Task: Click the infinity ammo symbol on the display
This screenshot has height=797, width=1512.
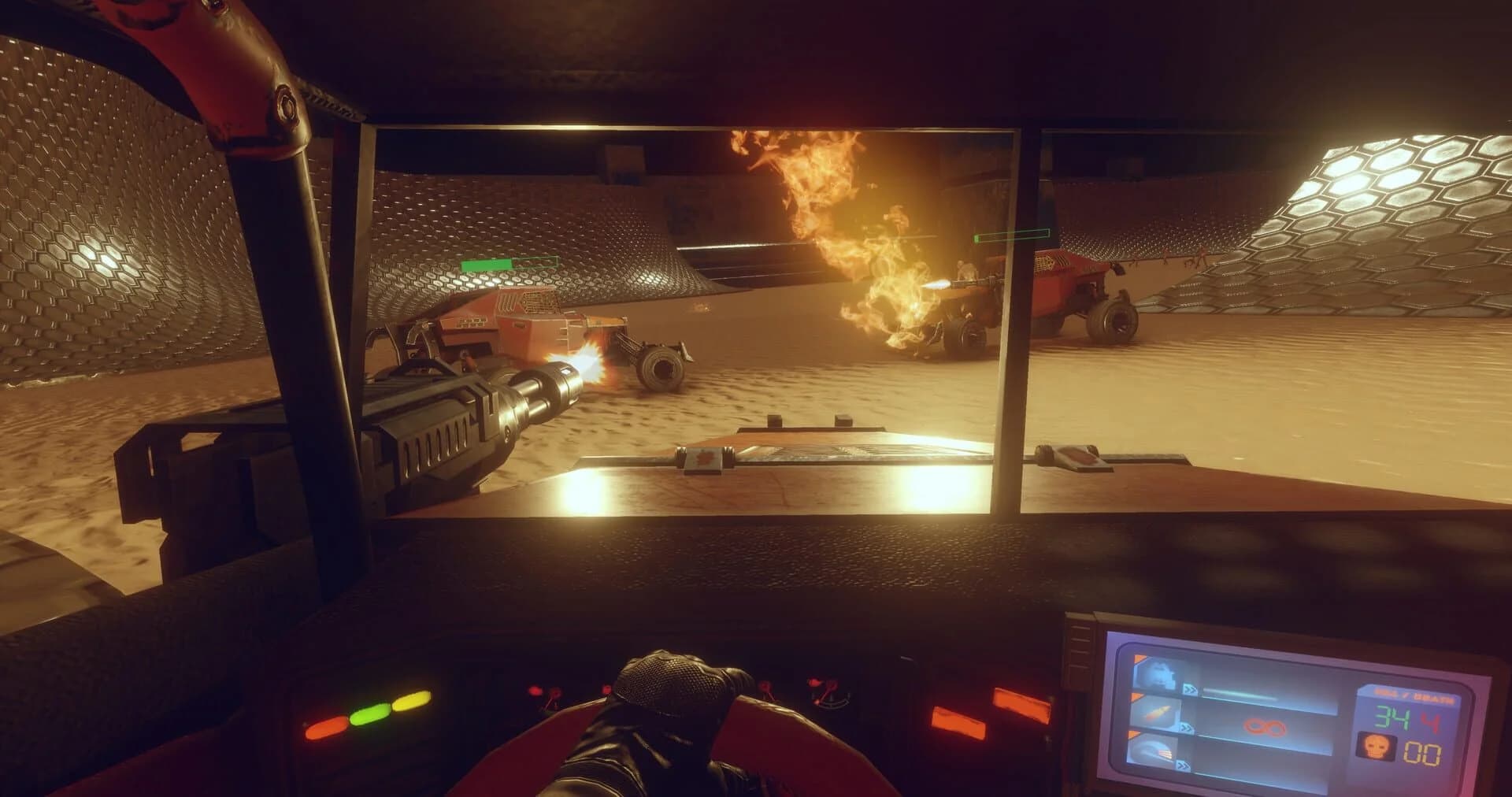Action: [x=1264, y=727]
